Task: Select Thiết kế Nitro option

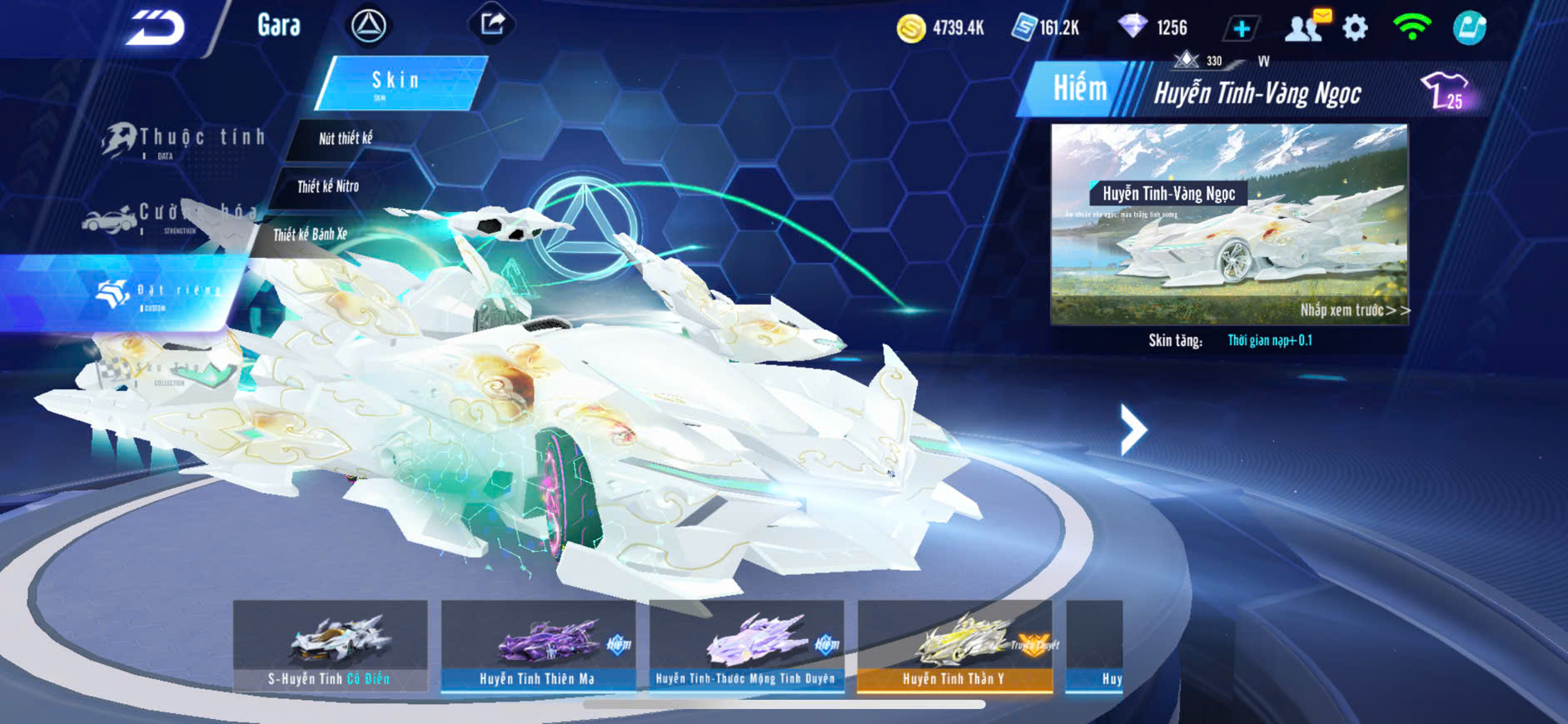Action: coord(328,186)
